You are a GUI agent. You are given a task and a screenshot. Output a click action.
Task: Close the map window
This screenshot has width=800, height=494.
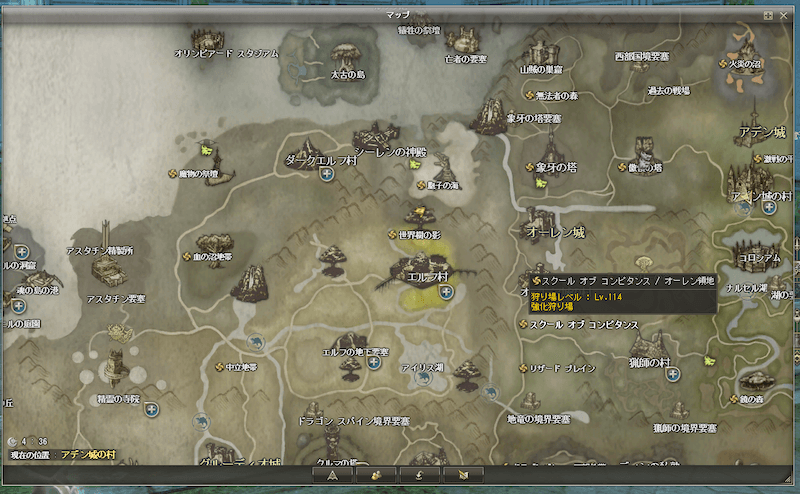click(x=781, y=15)
